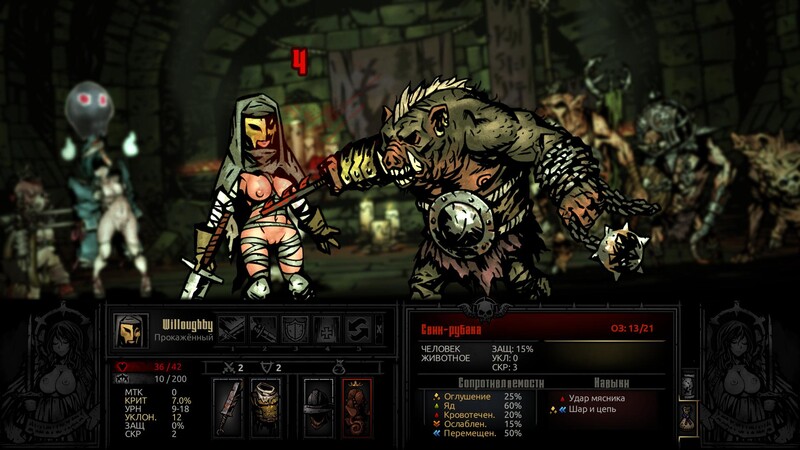Switch to the map side tab

pyautogui.click(x=688, y=385)
